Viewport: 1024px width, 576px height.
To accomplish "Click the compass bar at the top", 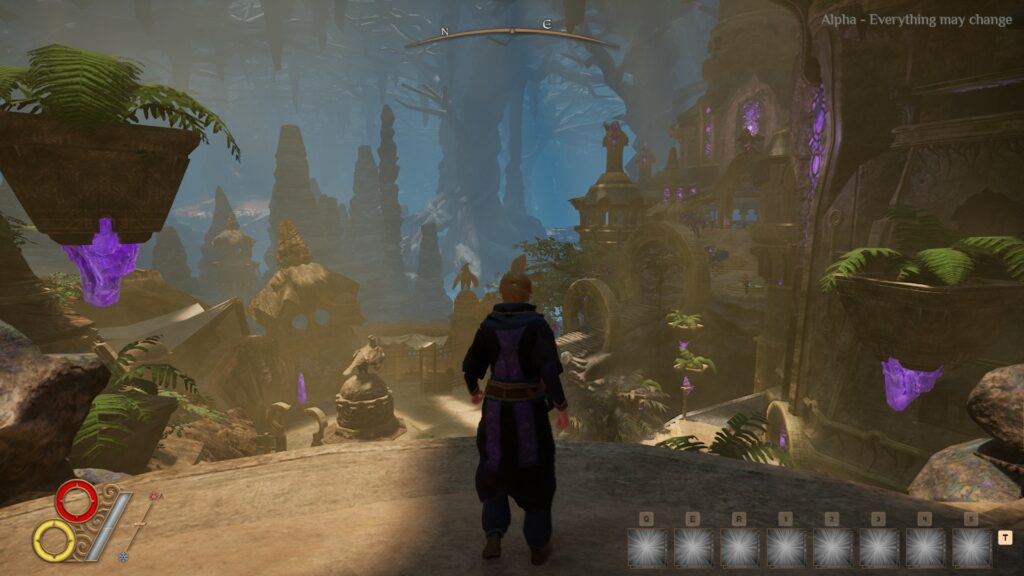I will (x=511, y=35).
